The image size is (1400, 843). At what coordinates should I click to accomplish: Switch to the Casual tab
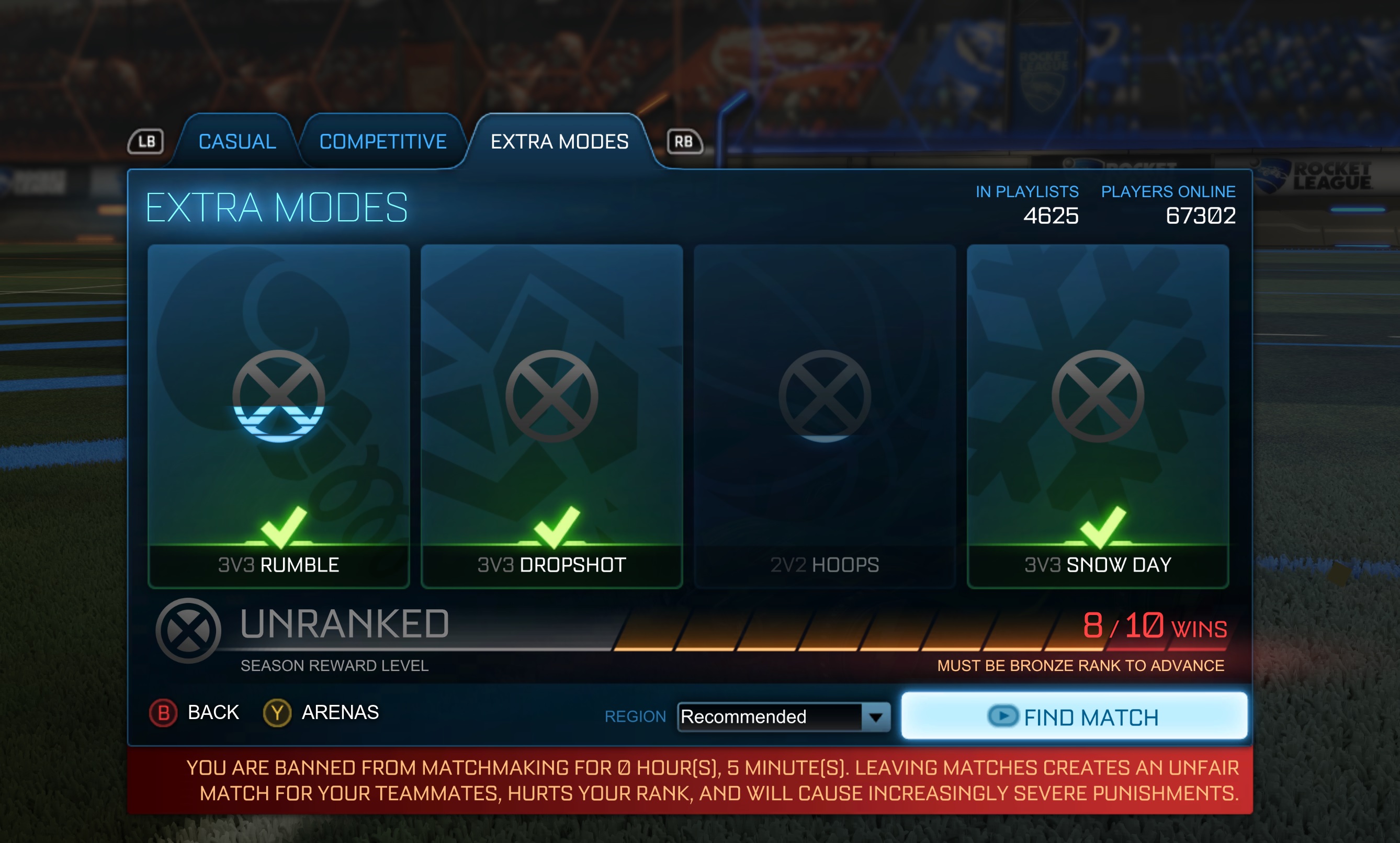coord(237,141)
